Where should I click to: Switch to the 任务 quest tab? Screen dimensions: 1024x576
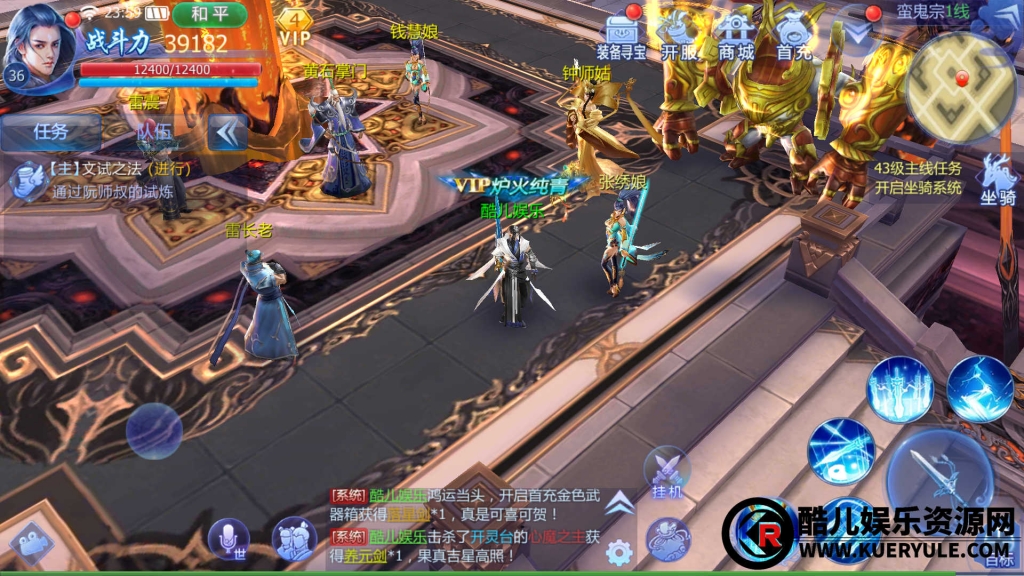coord(50,131)
